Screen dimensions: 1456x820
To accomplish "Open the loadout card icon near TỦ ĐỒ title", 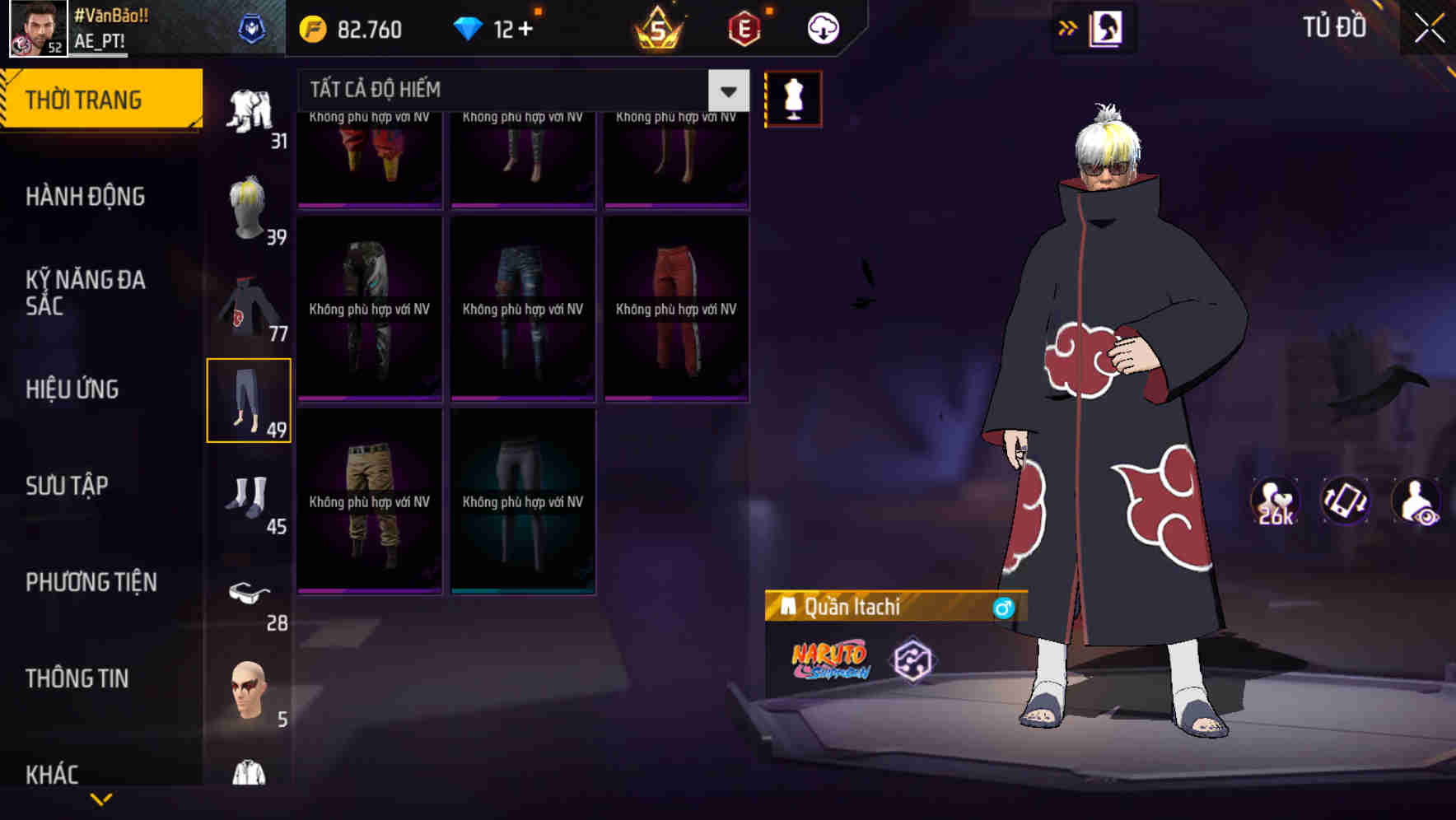I will coord(1106,26).
